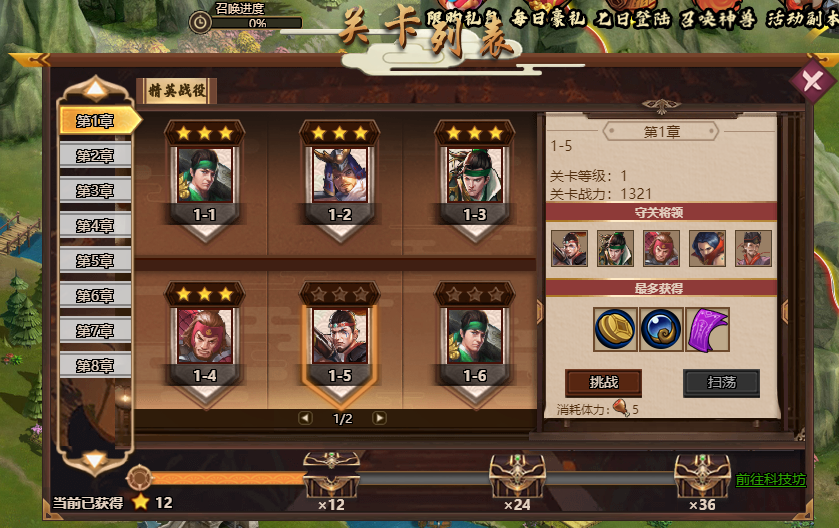Open the ×12 star reward chest

331,476
